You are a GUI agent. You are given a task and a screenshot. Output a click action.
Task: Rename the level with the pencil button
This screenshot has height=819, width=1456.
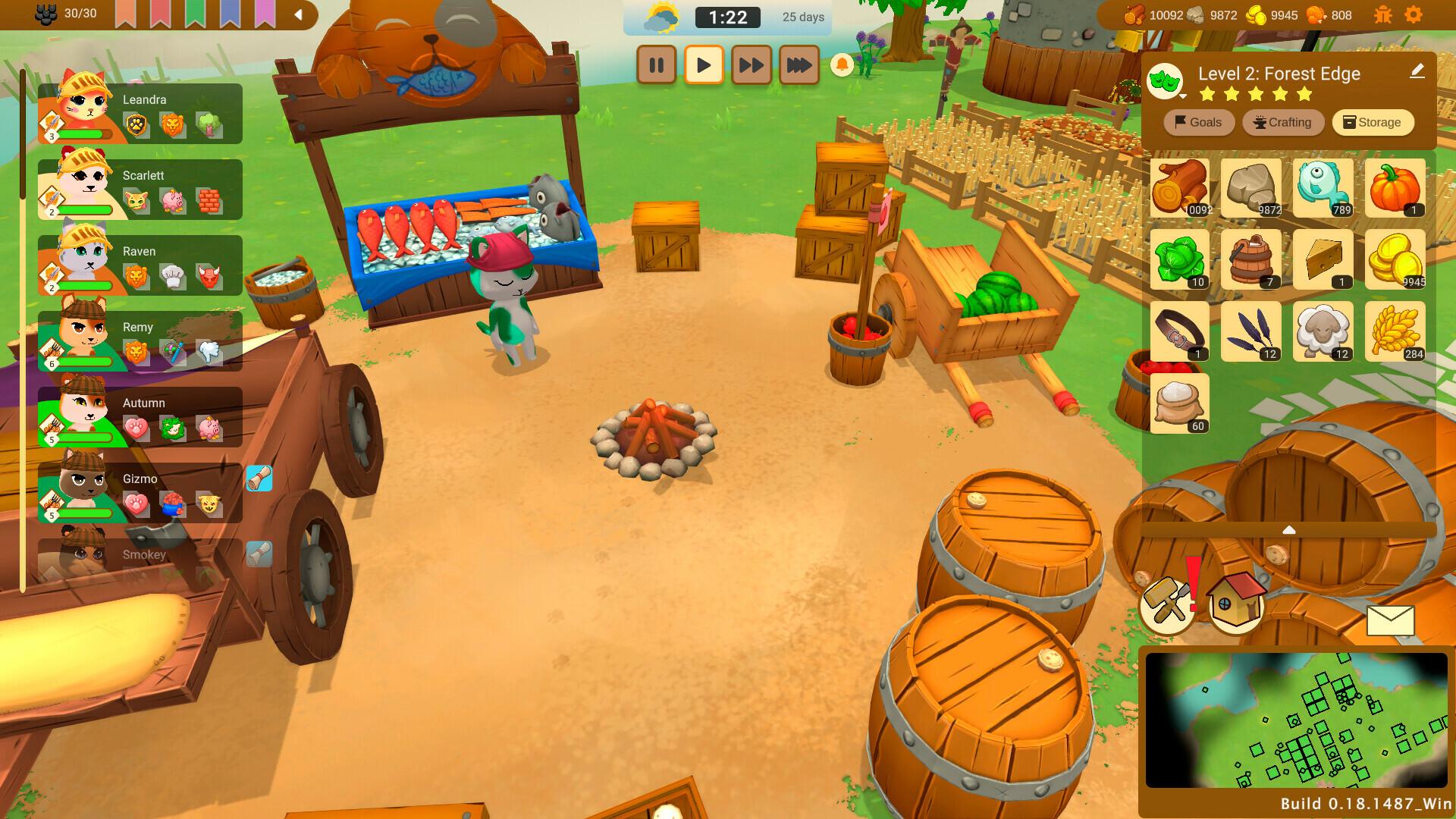pyautogui.click(x=1417, y=72)
